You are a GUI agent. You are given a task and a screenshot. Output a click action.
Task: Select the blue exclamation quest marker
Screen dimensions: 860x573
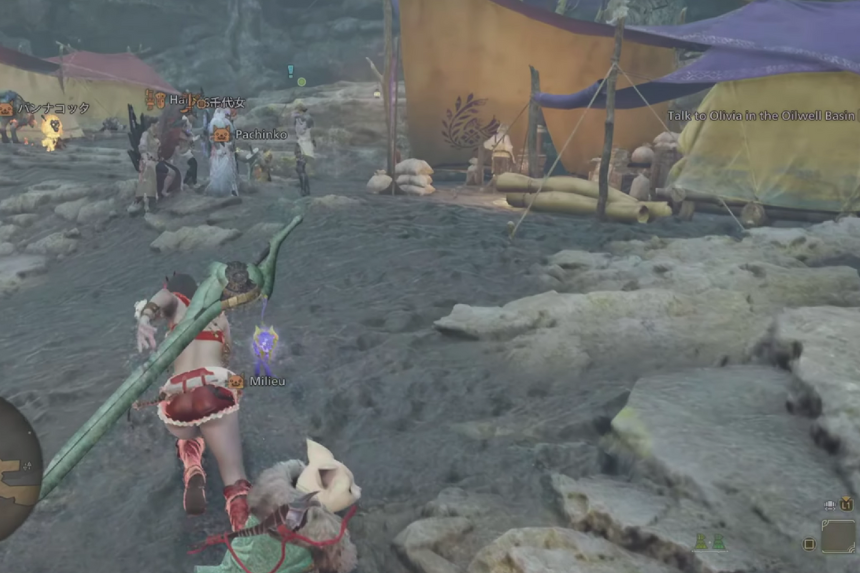[x=290, y=71]
